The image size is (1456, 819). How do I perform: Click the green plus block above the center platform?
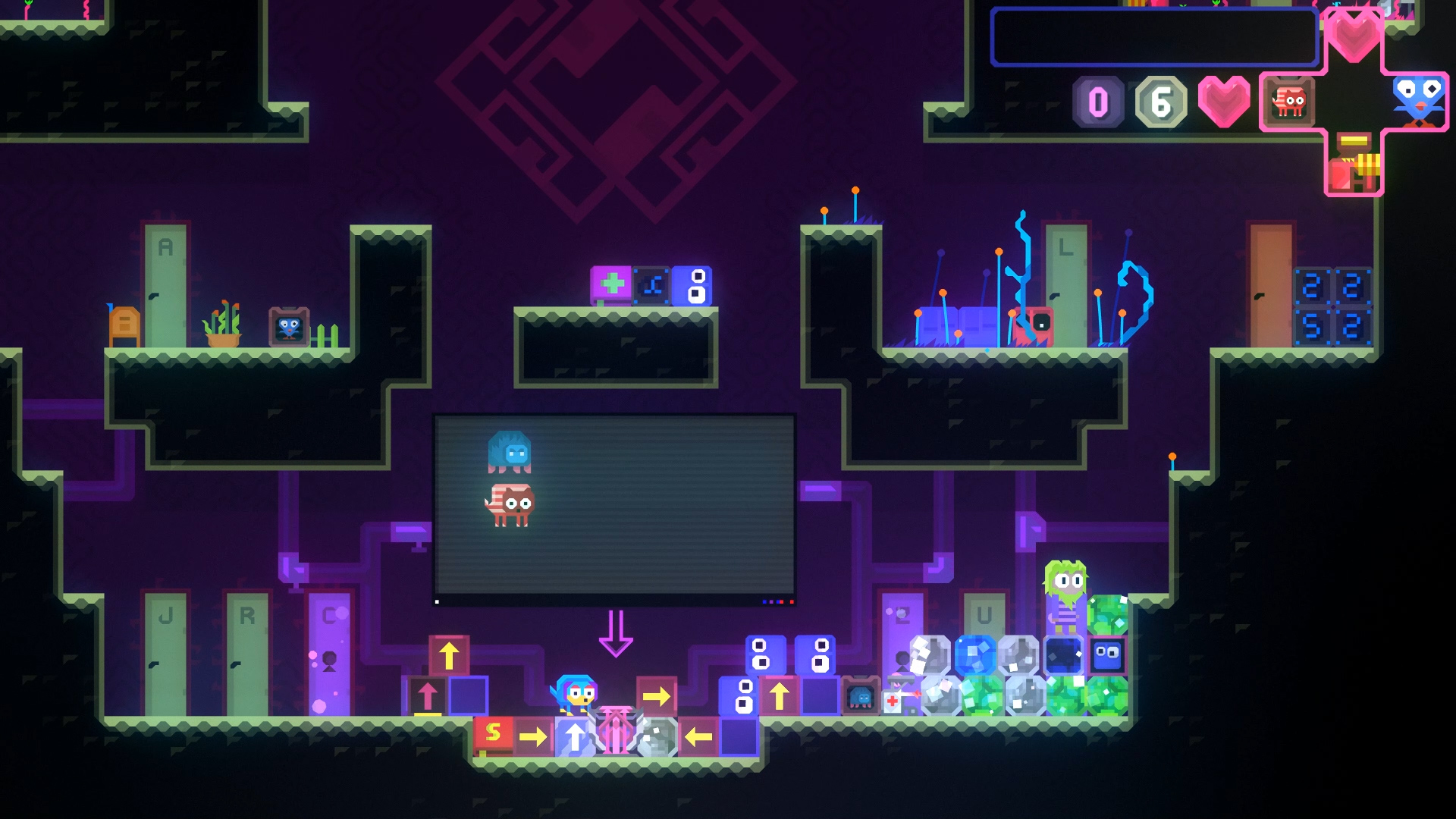point(611,287)
